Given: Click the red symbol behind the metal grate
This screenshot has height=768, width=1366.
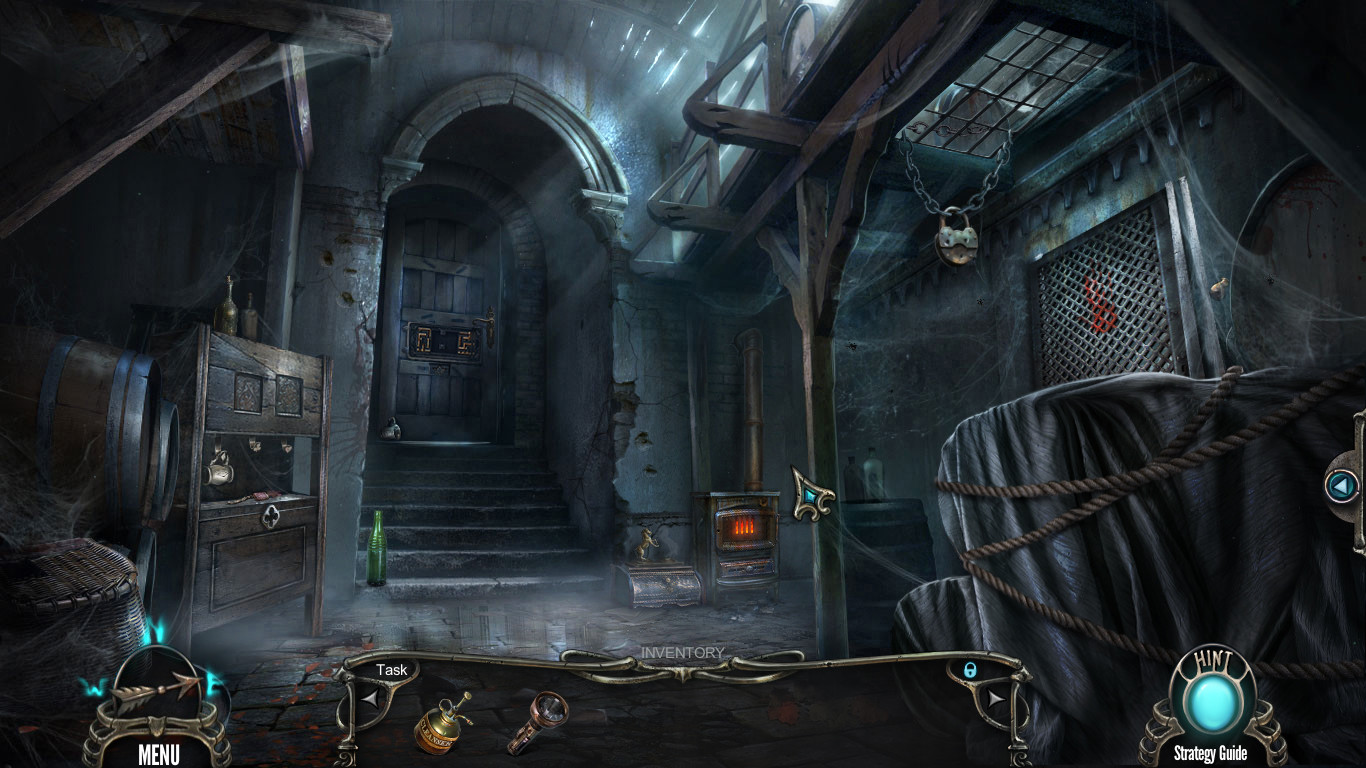Looking at the screenshot, I should pos(1099,300).
